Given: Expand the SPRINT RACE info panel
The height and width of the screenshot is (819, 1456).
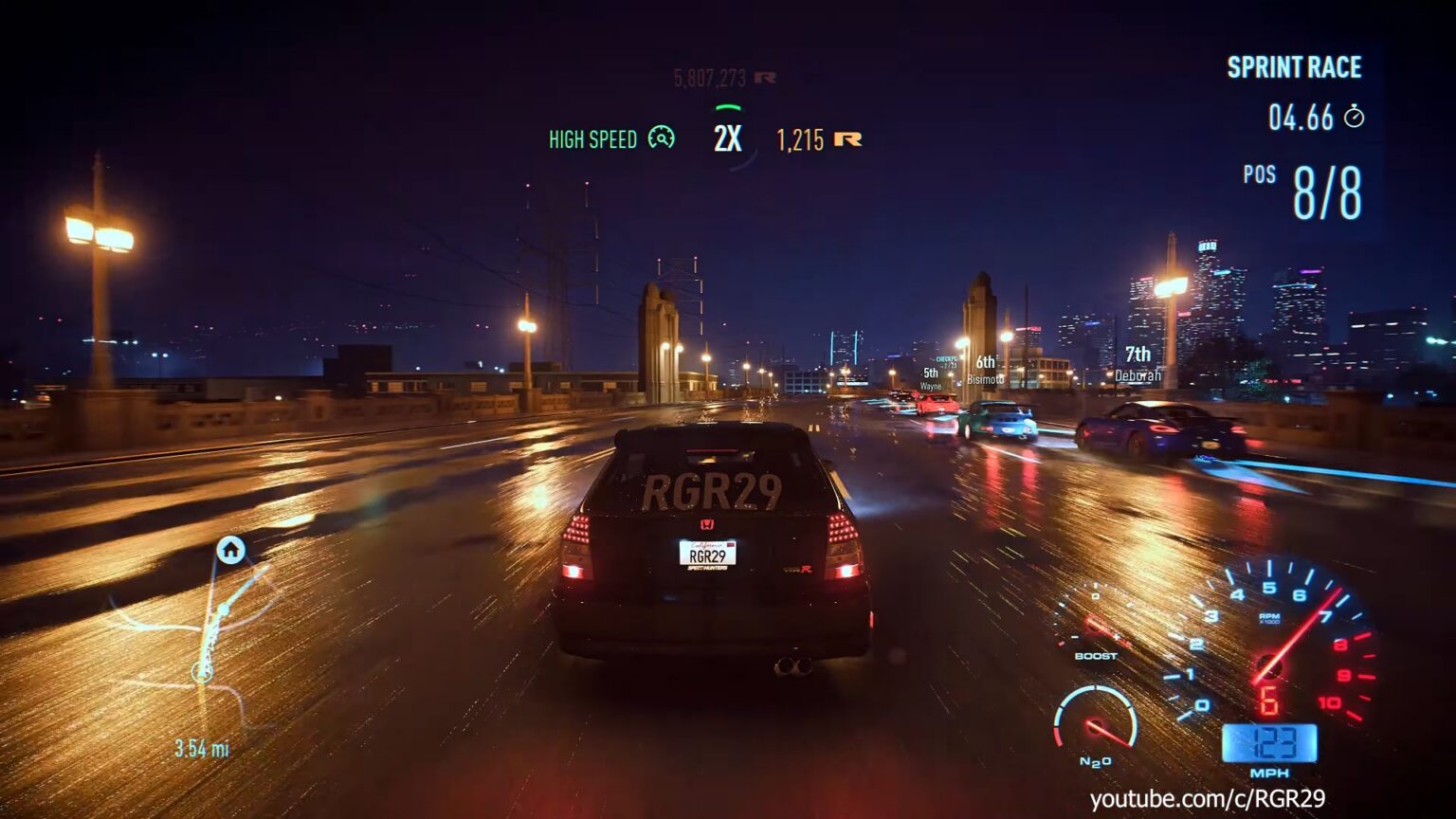Looking at the screenshot, I should point(1294,66).
